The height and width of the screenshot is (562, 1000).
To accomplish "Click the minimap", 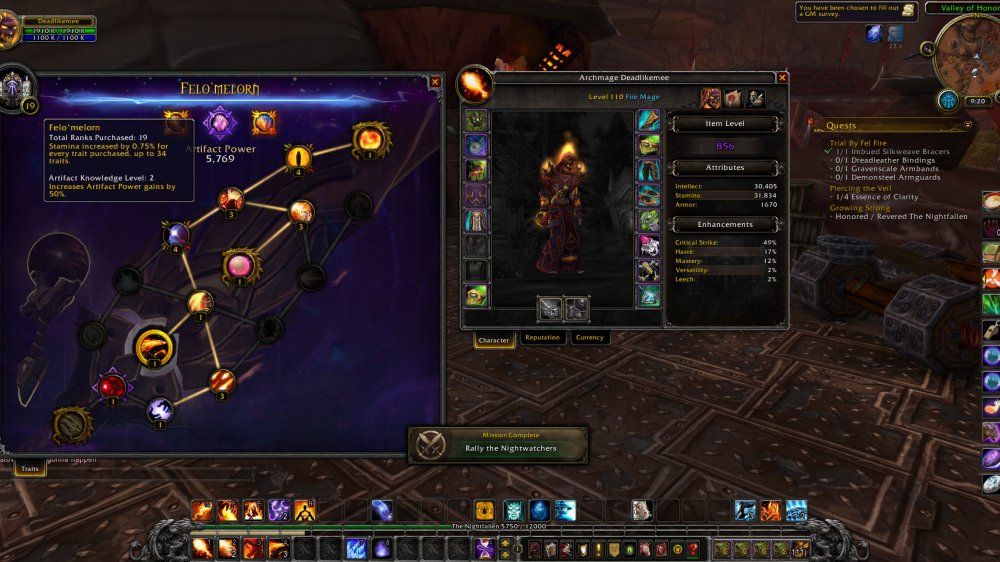I will point(967,54).
